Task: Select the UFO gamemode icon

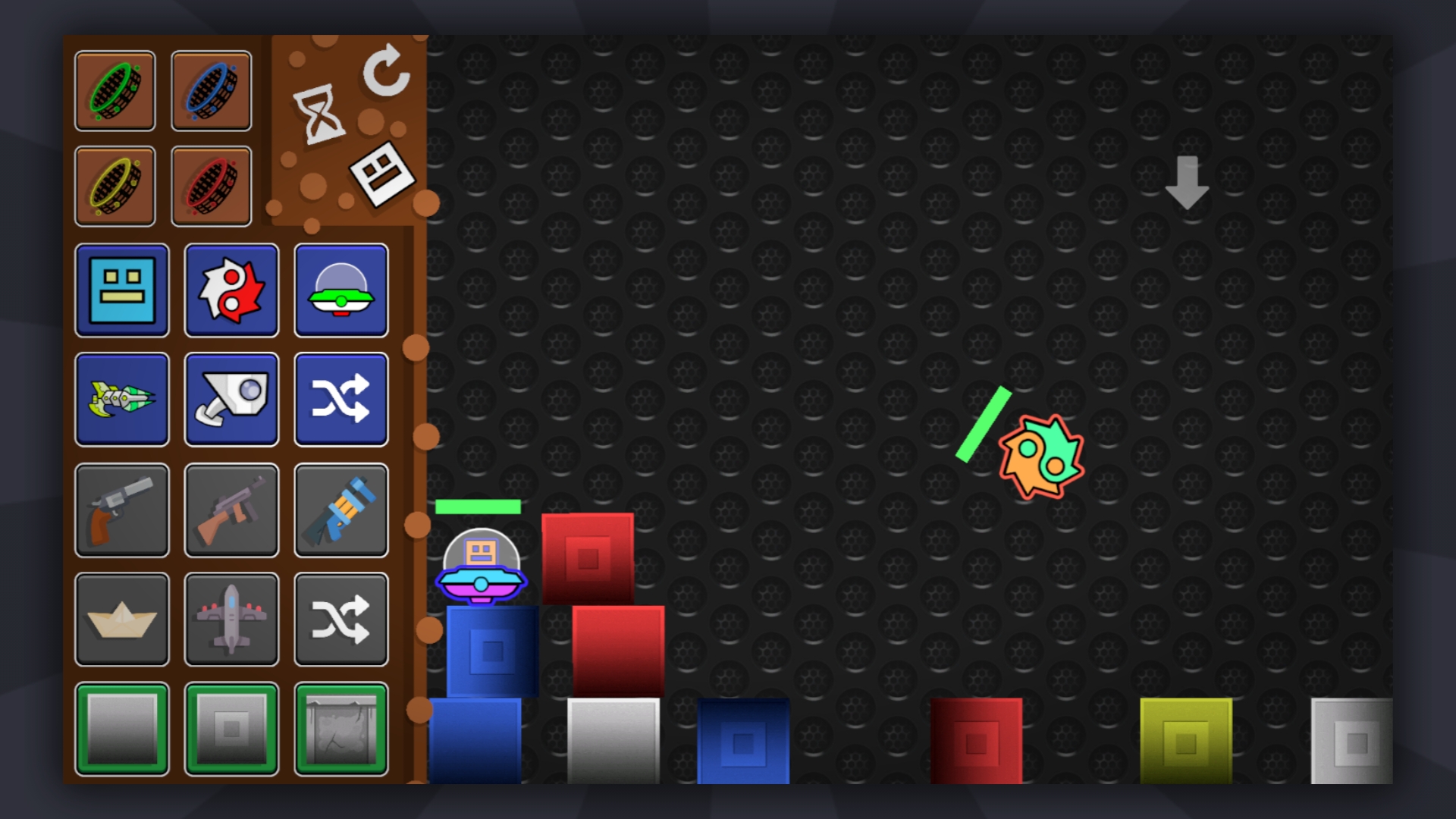Action: [341, 290]
